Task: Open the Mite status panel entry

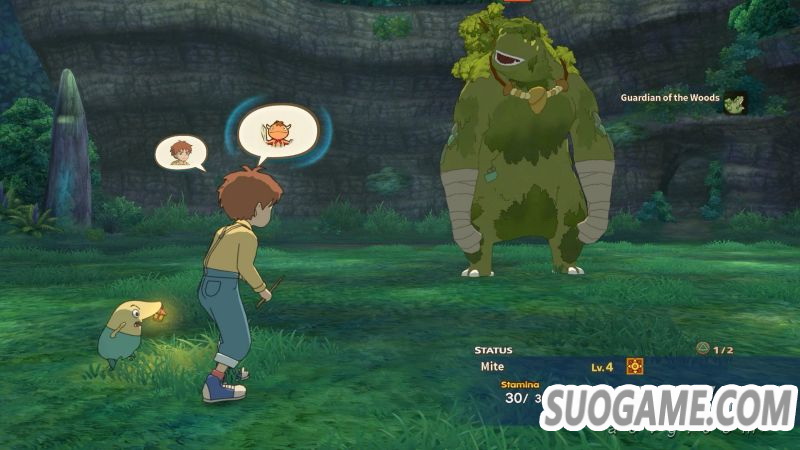Action: click(492, 367)
